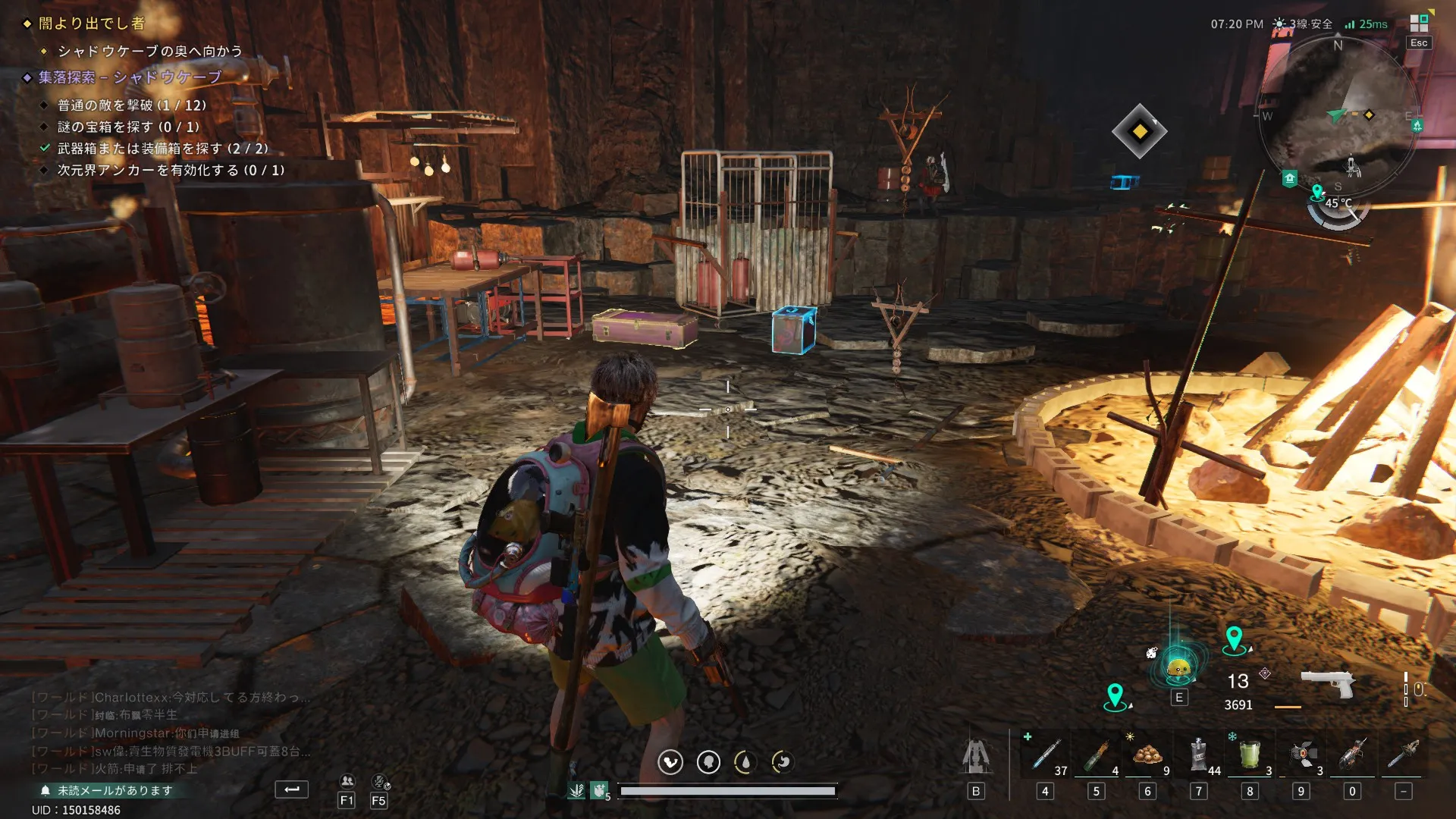Open the chat input enter button
Screen dimensions: 1456x819
tap(291, 789)
